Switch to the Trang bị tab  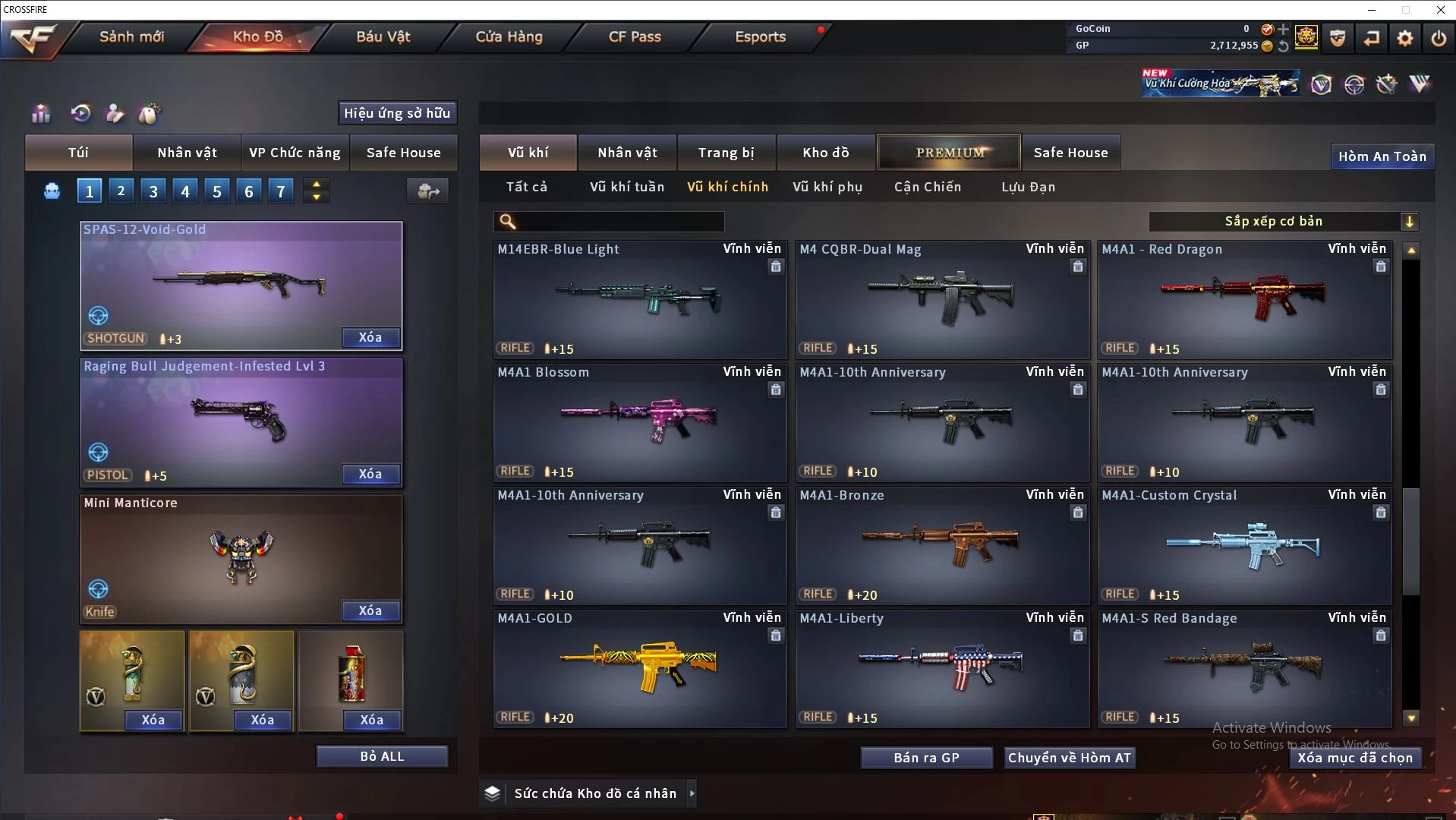726,153
